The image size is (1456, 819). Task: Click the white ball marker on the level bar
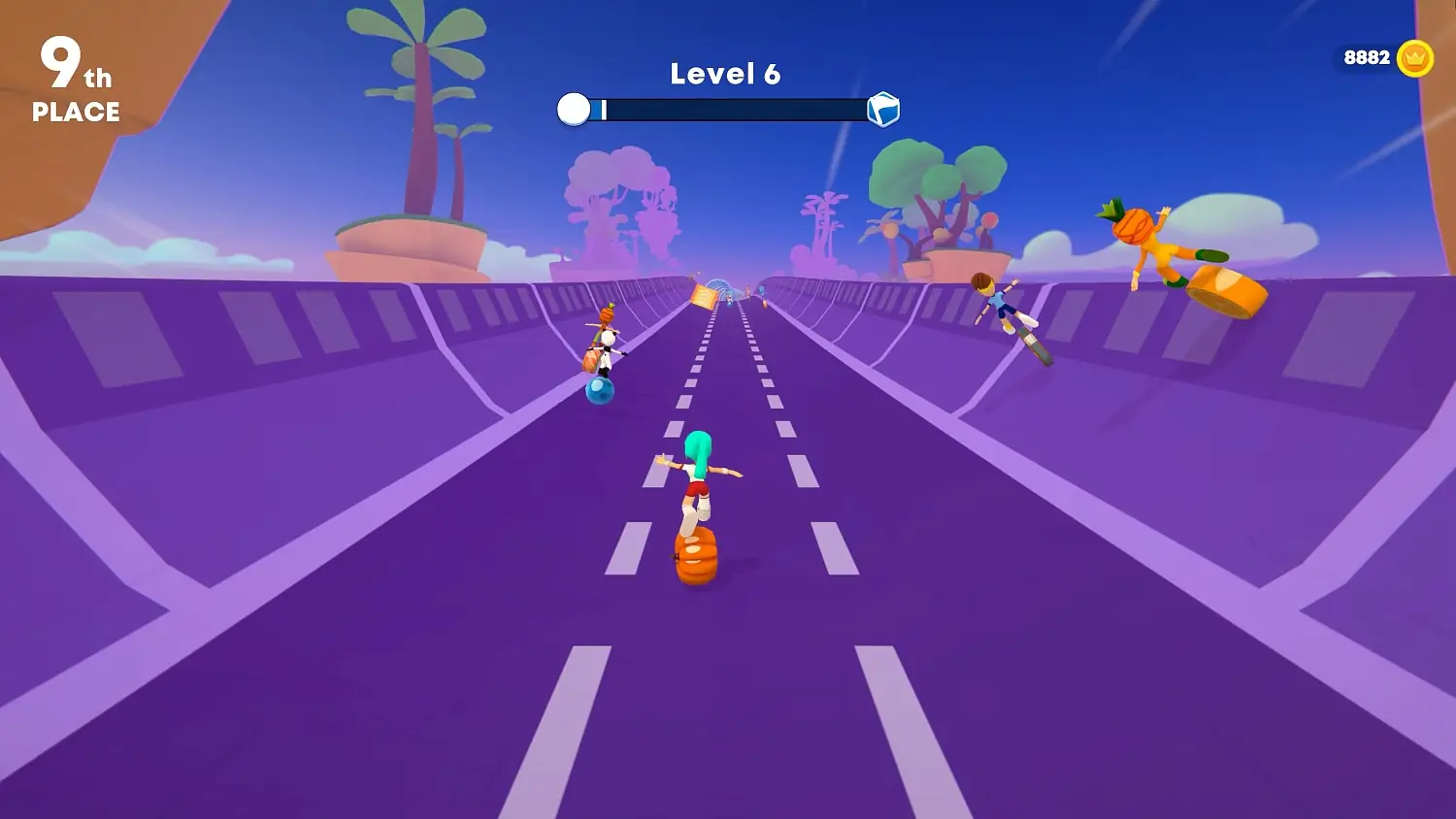[575, 109]
